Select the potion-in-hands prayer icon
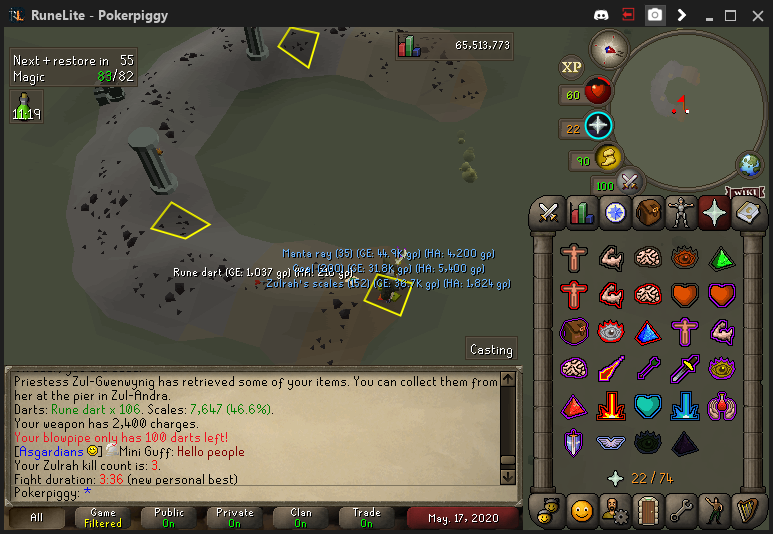This screenshot has height=534, width=773. coord(721,406)
